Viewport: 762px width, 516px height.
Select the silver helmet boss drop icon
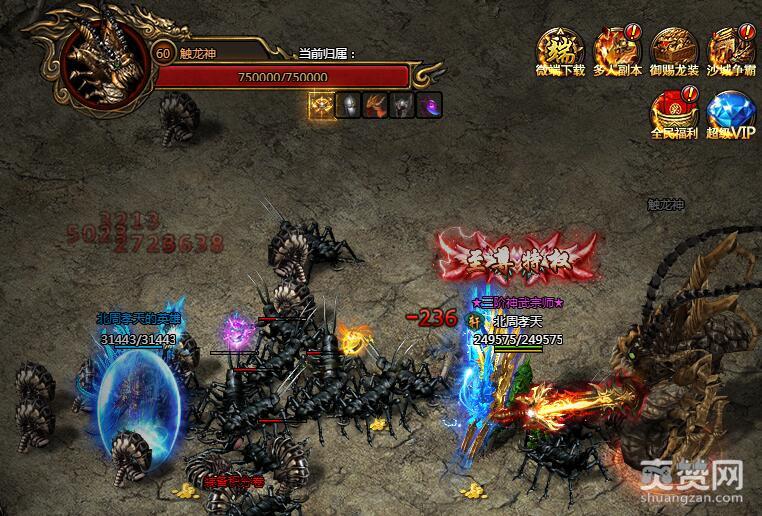tap(348, 105)
